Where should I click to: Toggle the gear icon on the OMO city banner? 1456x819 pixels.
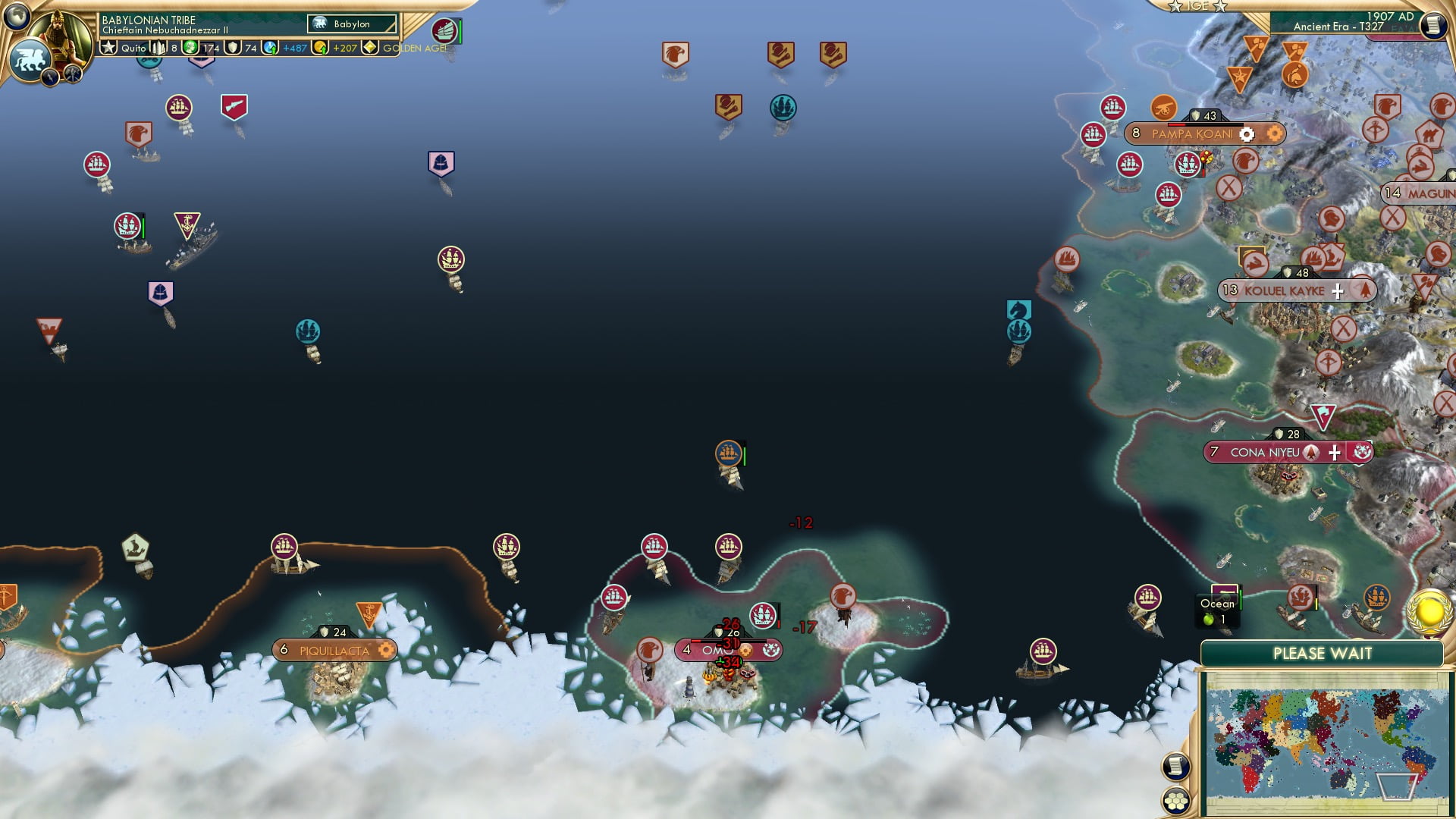point(746,650)
